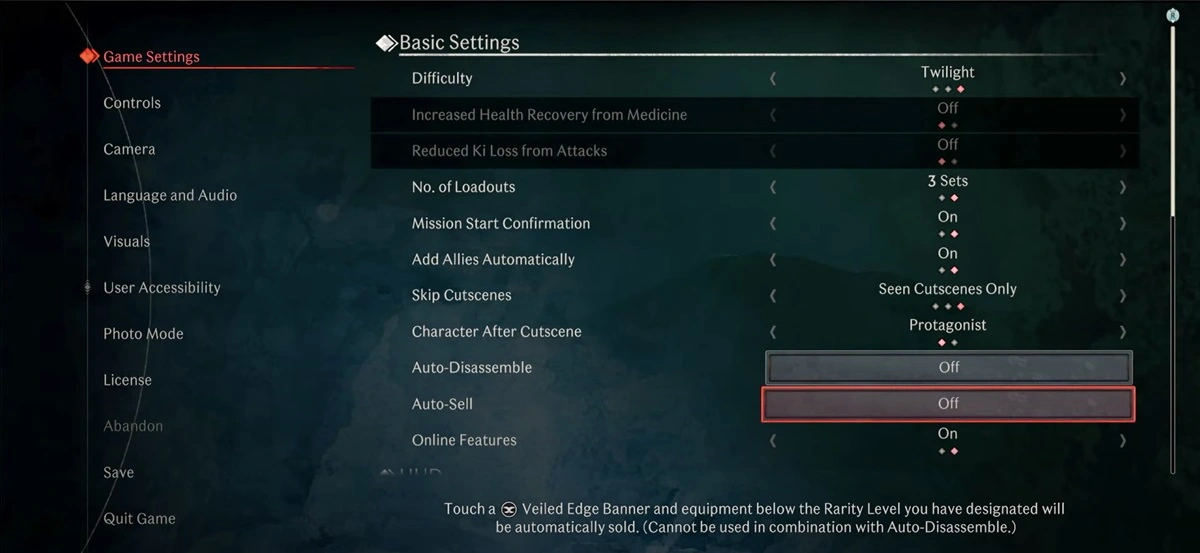The width and height of the screenshot is (1200, 553).
Task: Click the right arrow for Difficulty
Action: click(1123, 78)
